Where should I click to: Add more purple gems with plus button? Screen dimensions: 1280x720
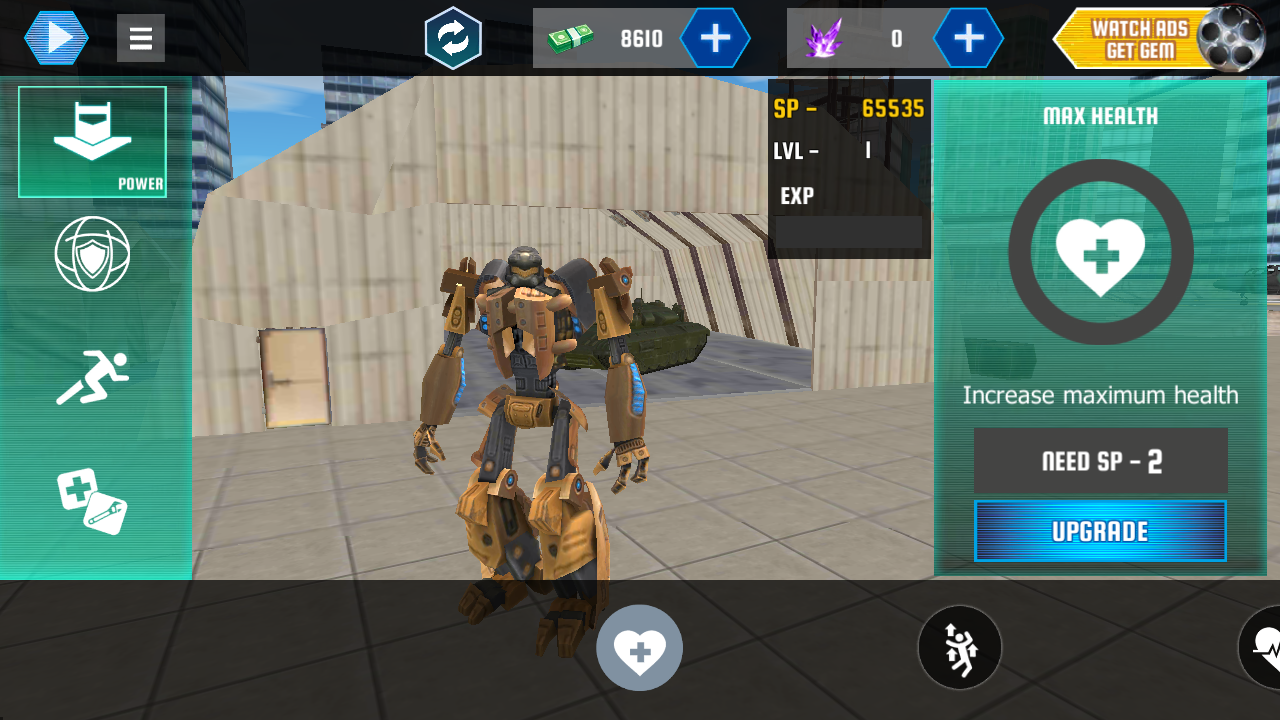[x=968, y=38]
